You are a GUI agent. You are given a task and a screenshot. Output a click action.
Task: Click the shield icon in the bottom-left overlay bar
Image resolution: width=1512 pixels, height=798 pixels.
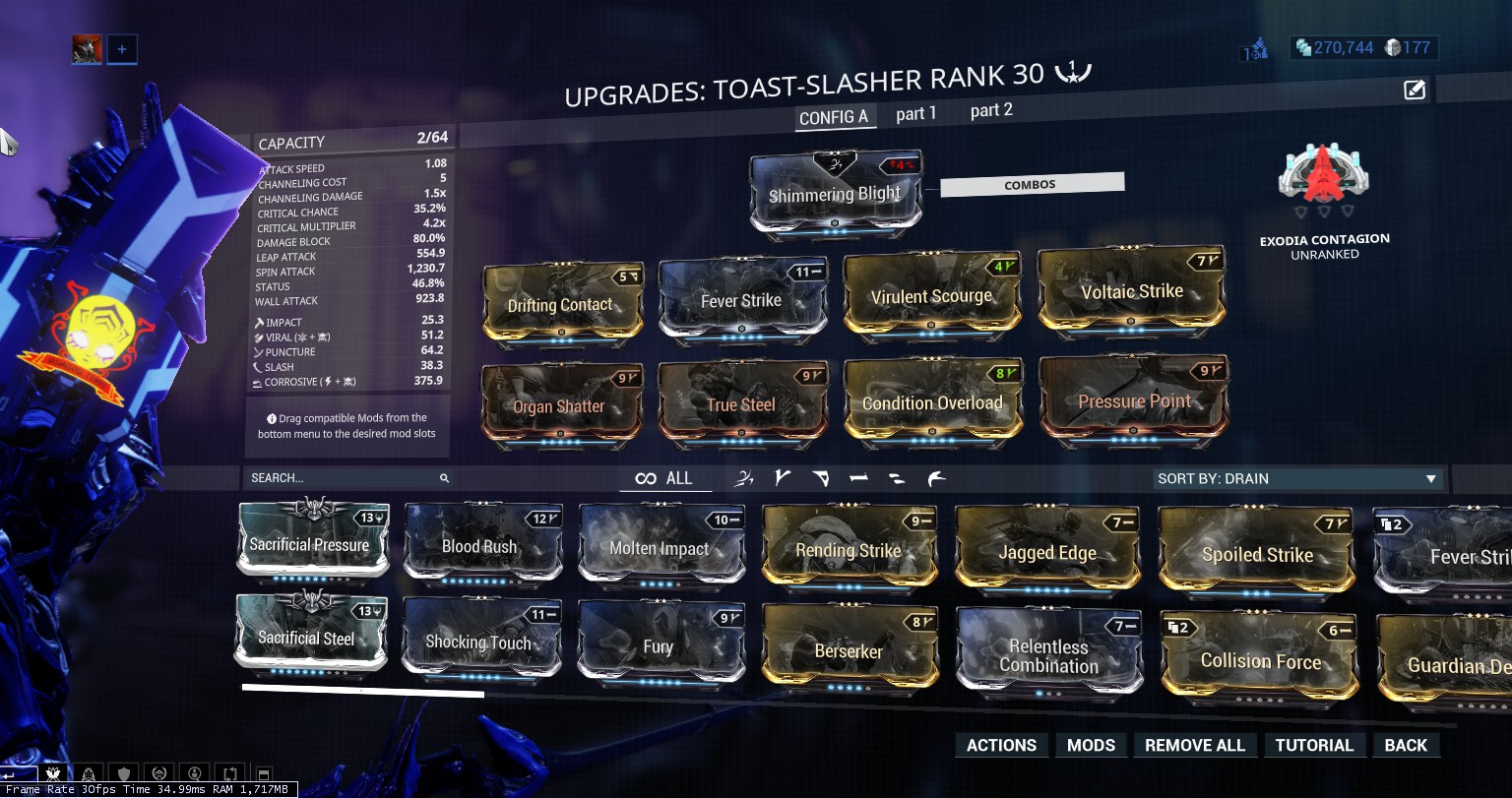pos(123,774)
